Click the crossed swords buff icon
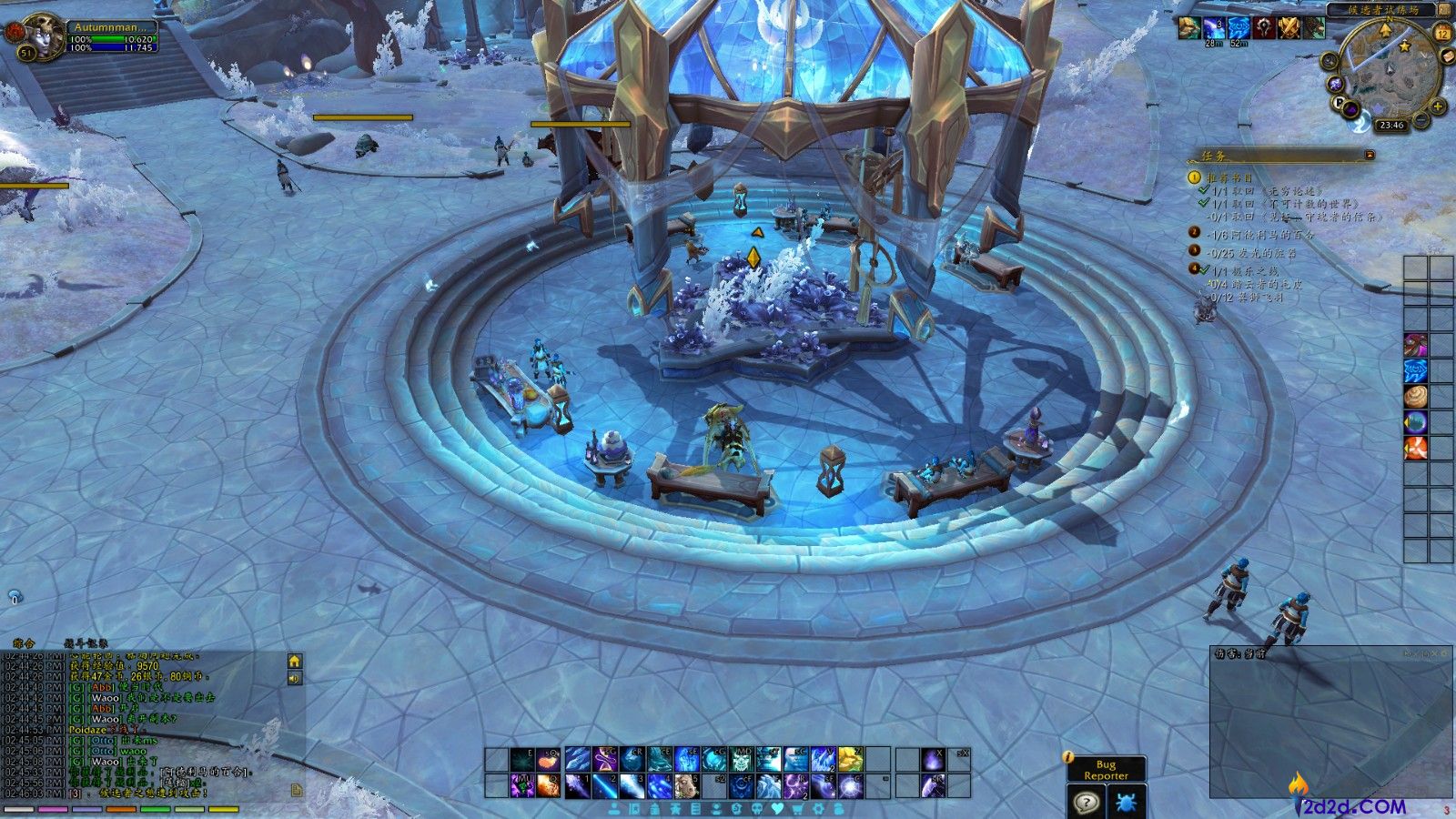 click(x=1289, y=28)
